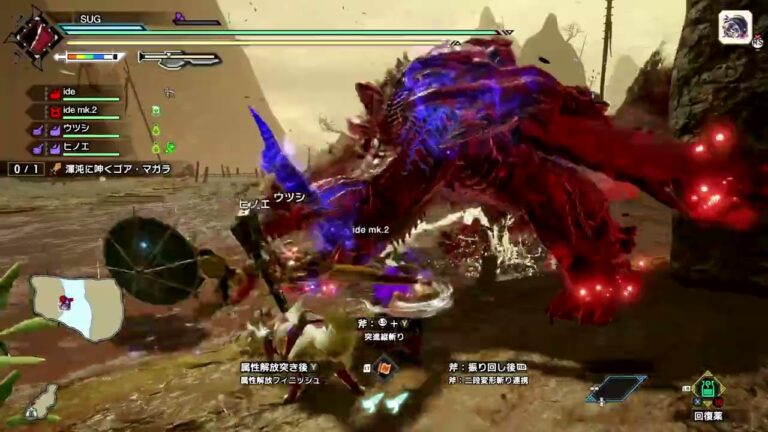Choose the ide mk.2 party entry
The height and width of the screenshot is (432, 768).
(86, 111)
